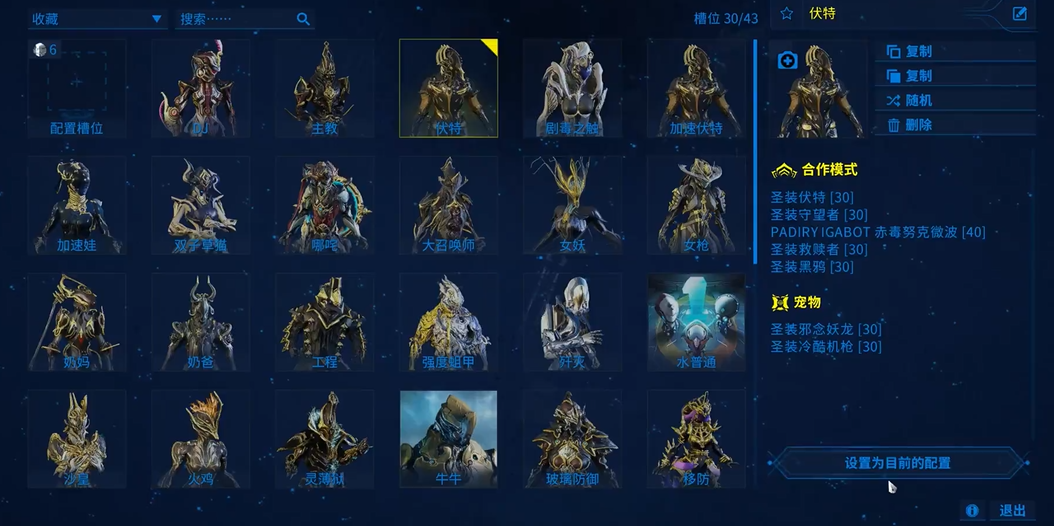
Task: Choose the 加速伏特 loadout
Action: click(x=696, y=88)
